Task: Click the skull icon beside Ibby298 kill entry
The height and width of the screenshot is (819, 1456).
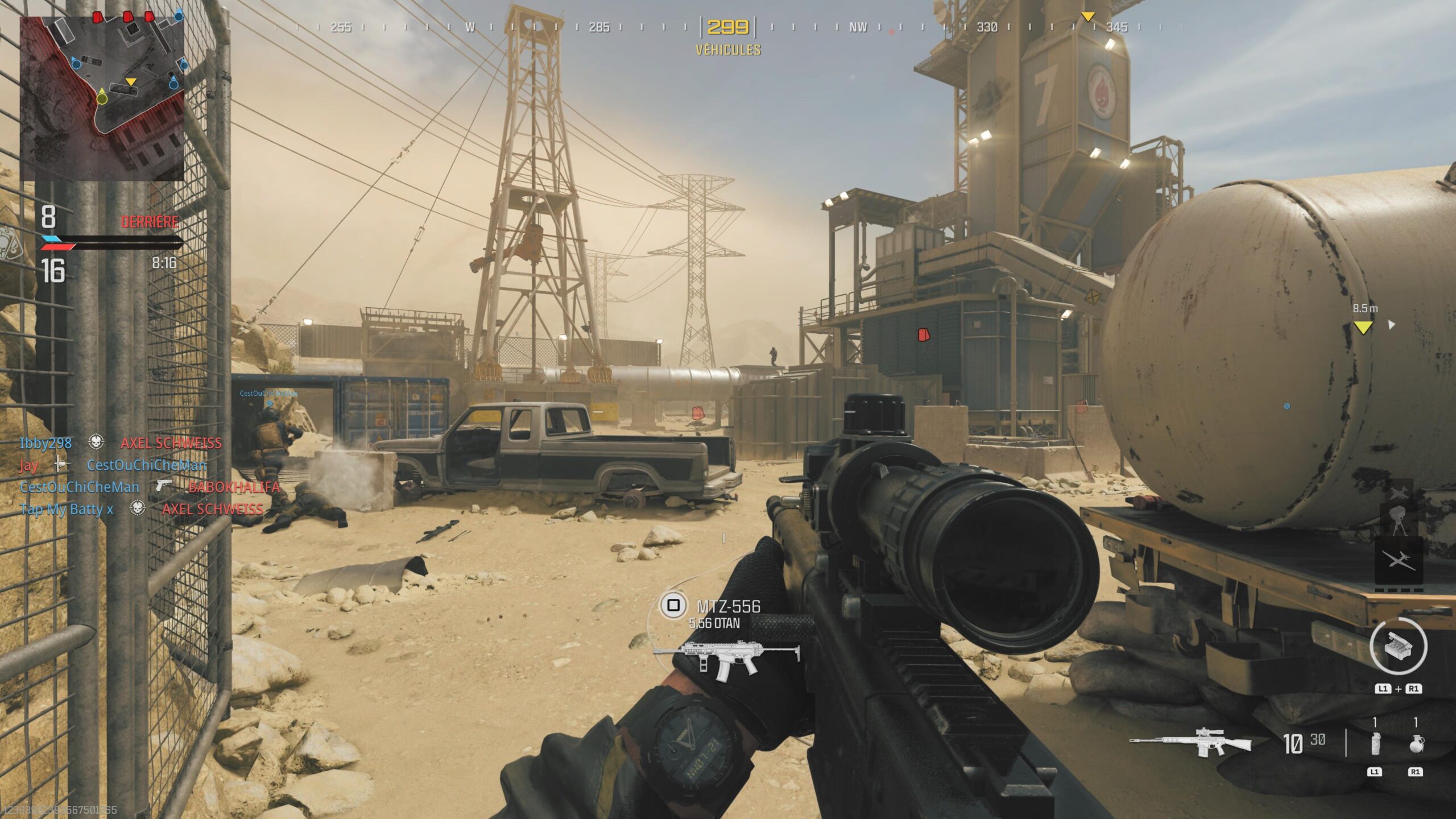Action: [97, 444]
